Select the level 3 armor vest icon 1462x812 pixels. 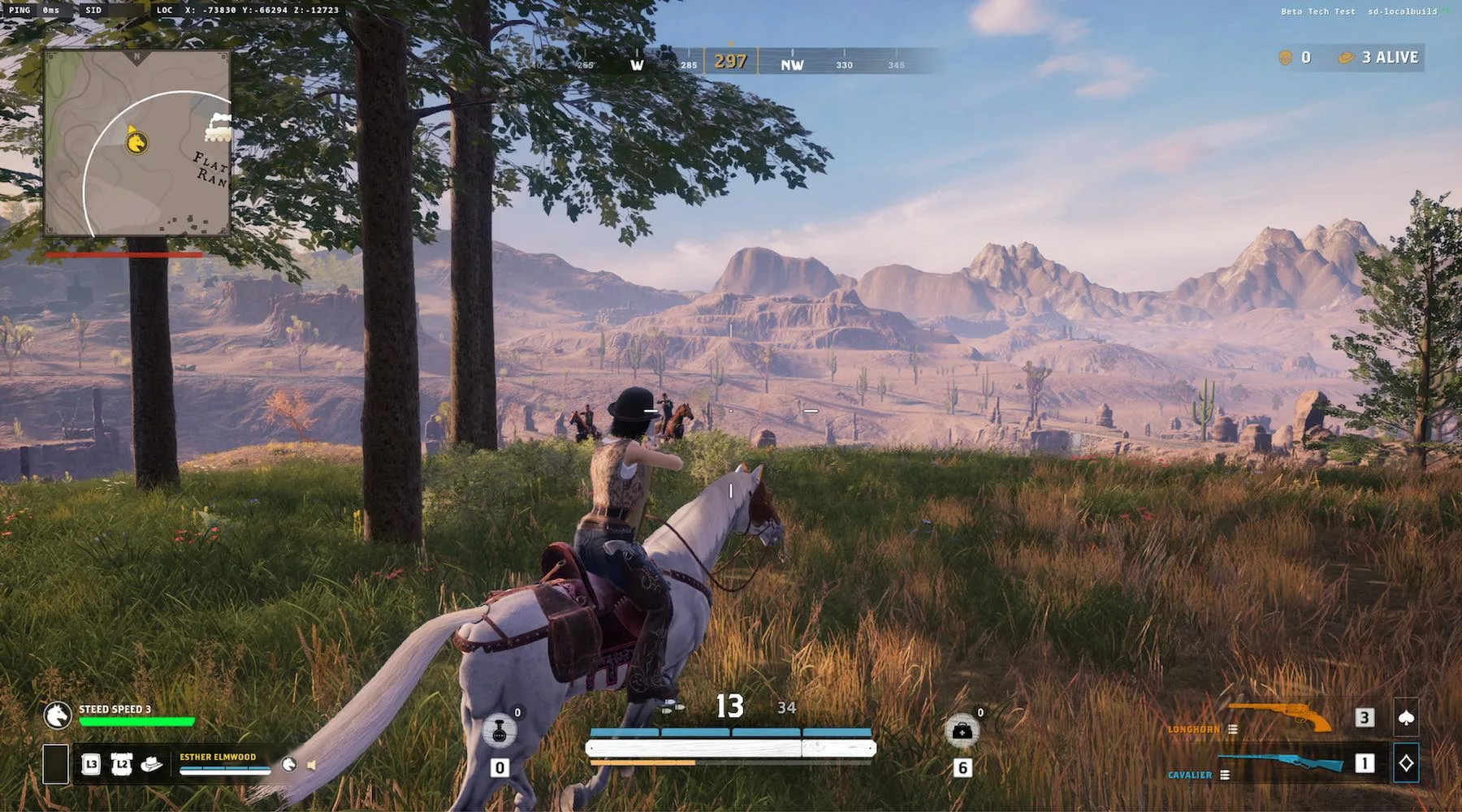(91, 764)
